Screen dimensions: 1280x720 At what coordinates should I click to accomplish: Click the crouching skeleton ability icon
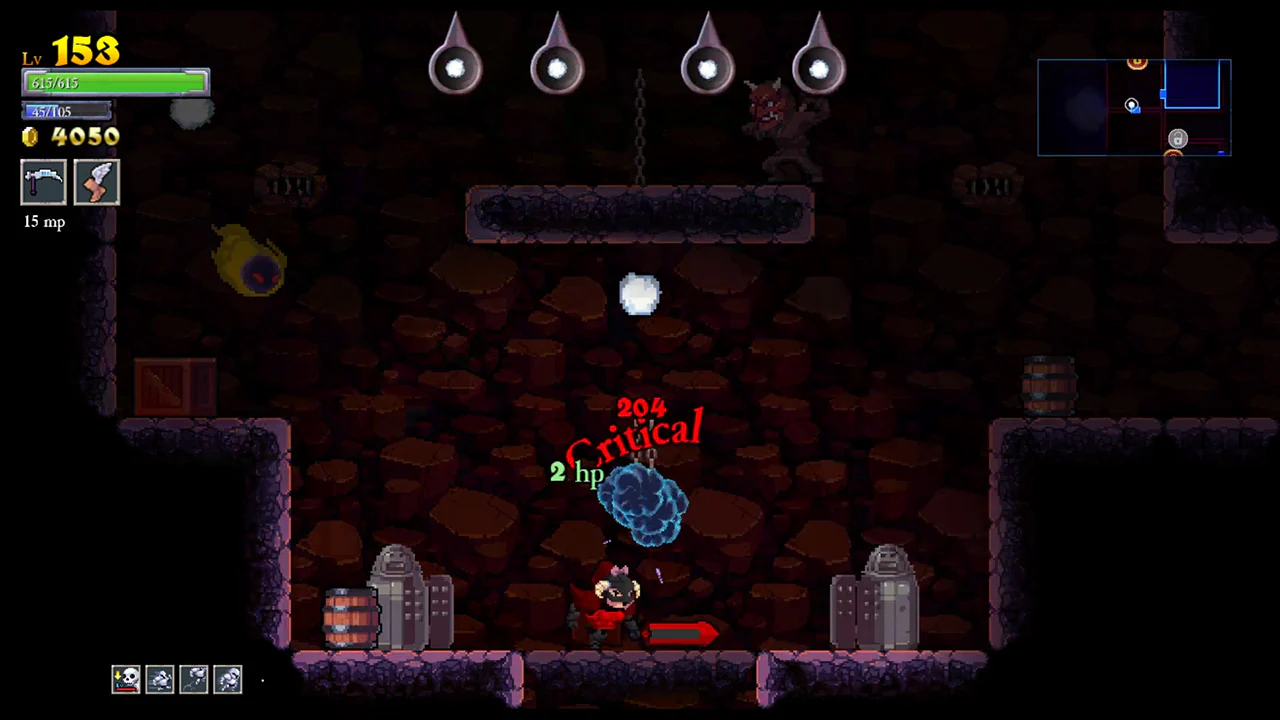228,679
